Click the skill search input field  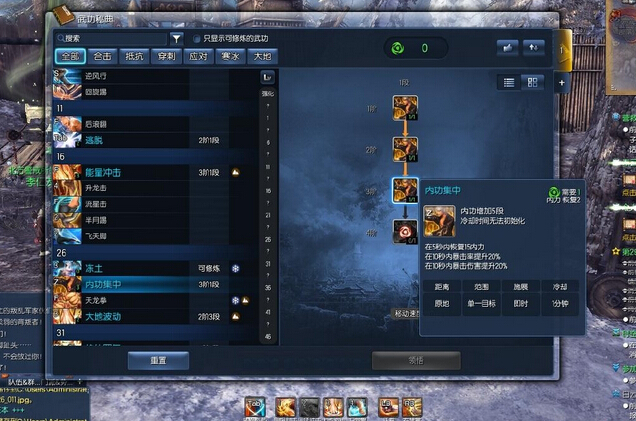coord(110,39)
